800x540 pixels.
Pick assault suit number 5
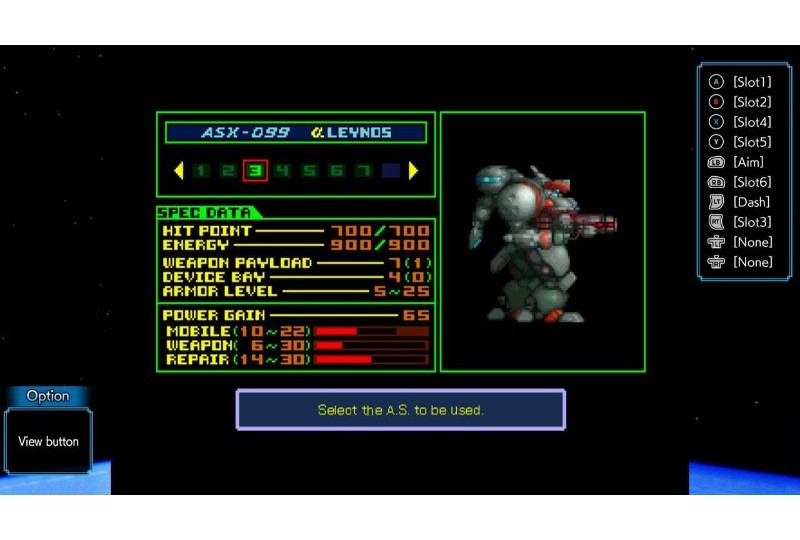[309, 171]
